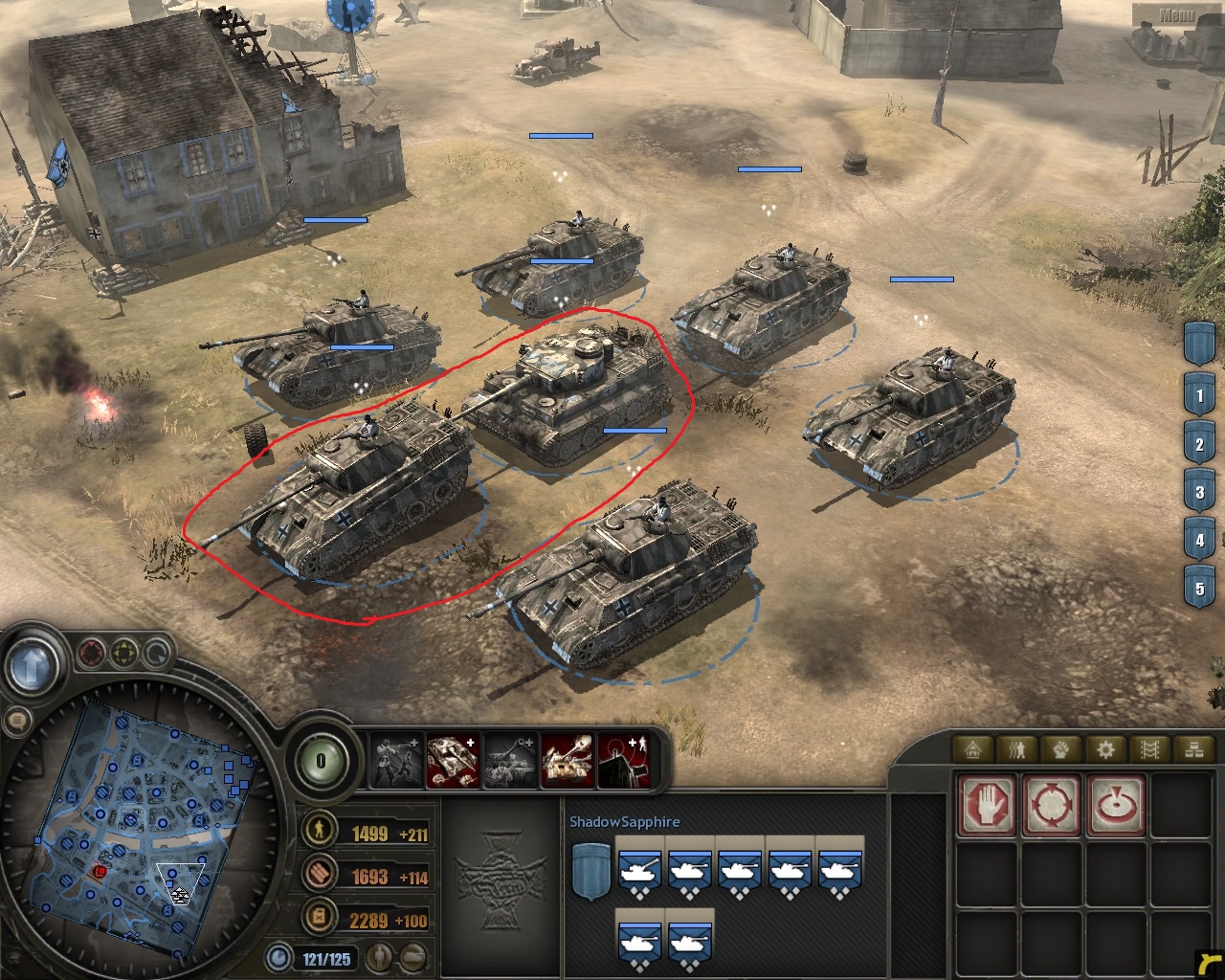Click the blue up-arrow button above minimap
1225x980 pixels.
[x=33, y=665]
